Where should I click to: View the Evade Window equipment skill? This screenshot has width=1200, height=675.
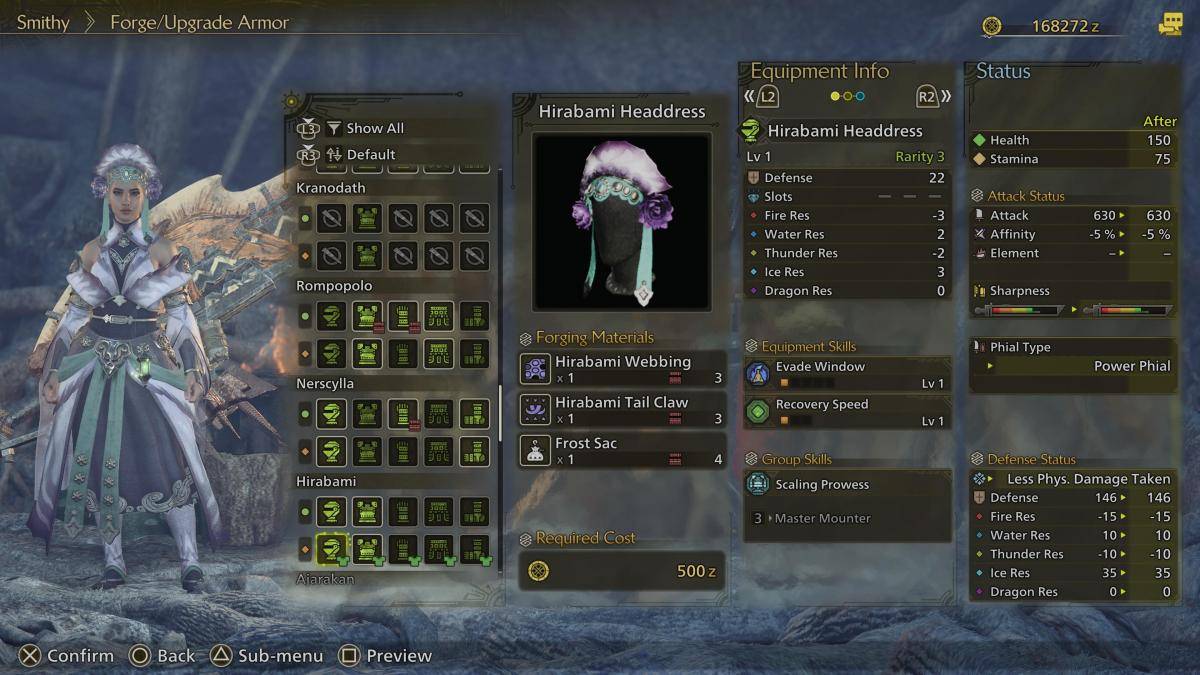click(x=846, y=374)
